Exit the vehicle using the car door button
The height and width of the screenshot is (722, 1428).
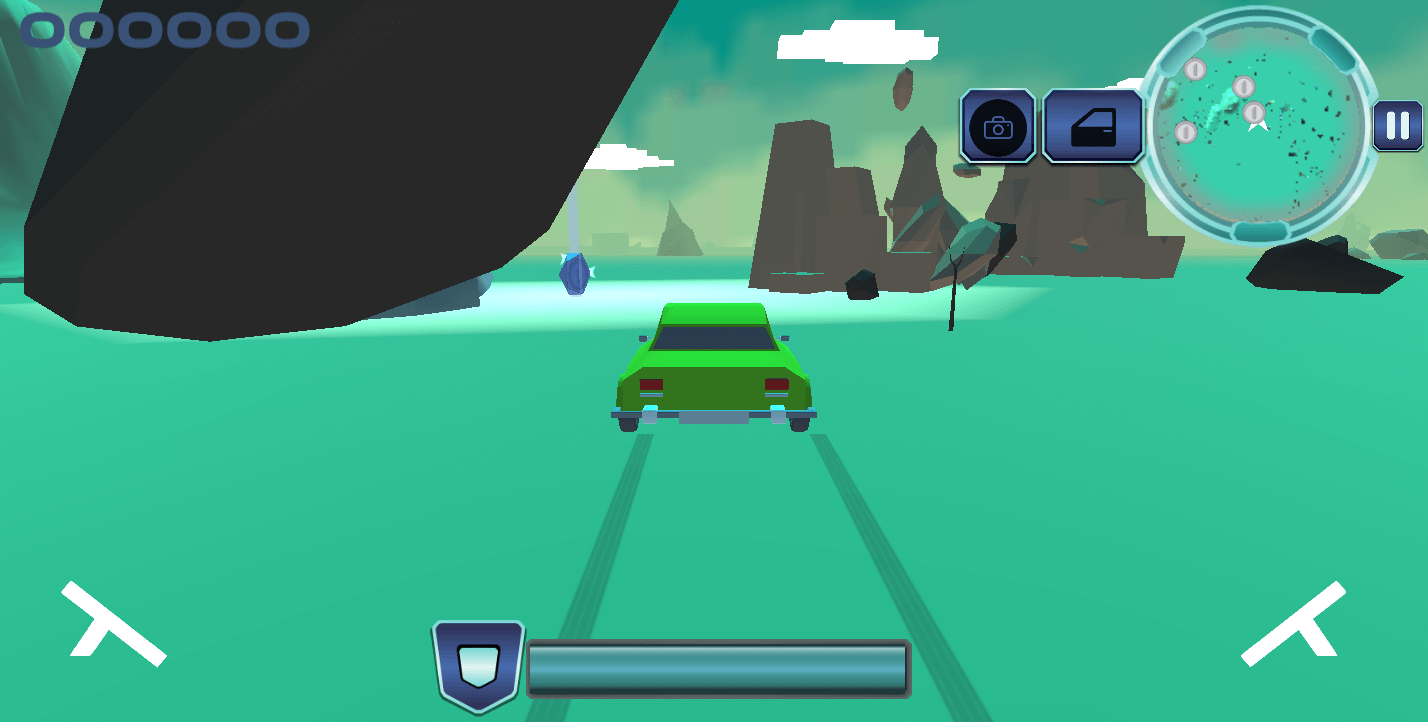1092,126
